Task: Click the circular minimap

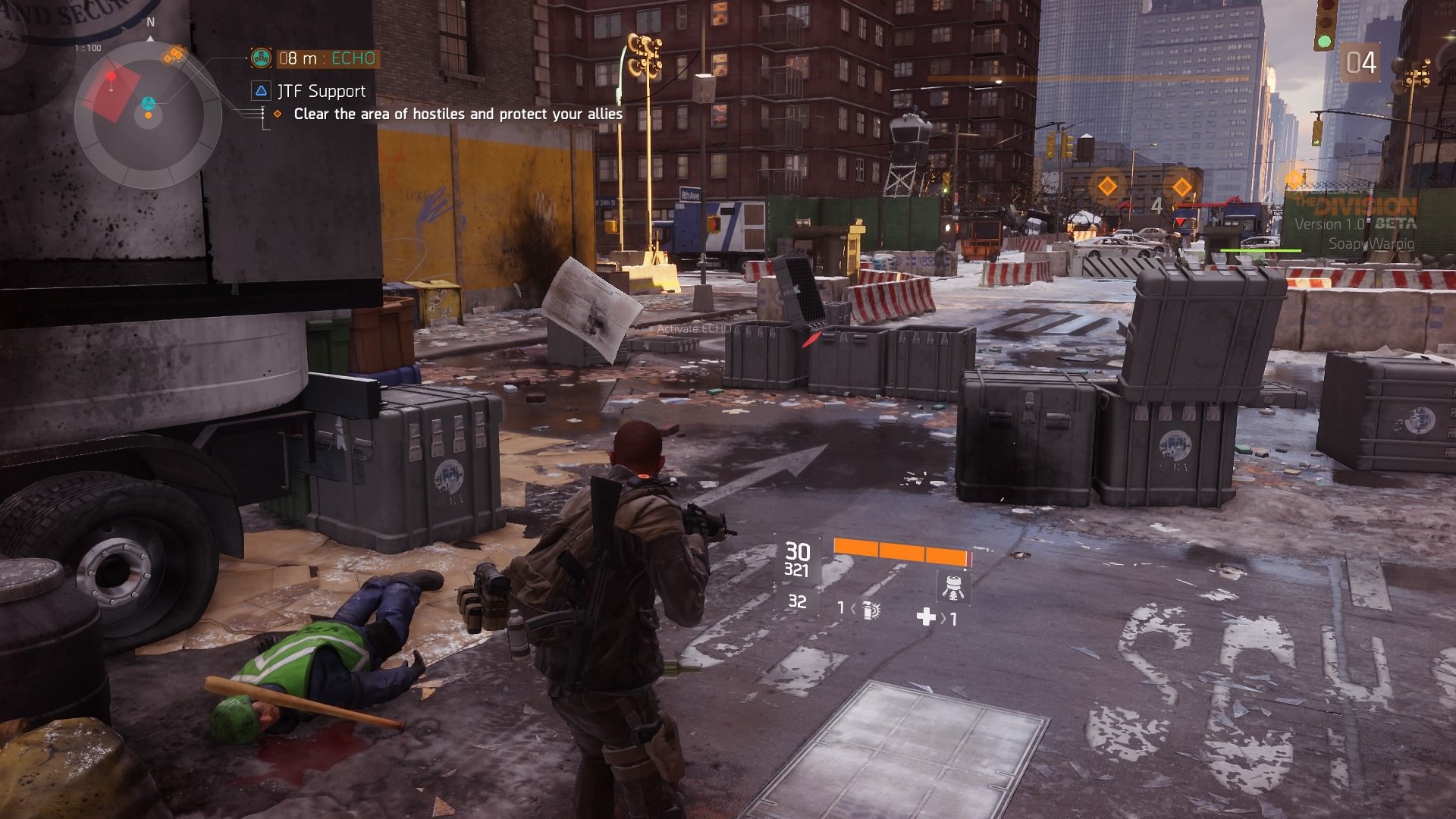Action: click(x=148, y=115)
